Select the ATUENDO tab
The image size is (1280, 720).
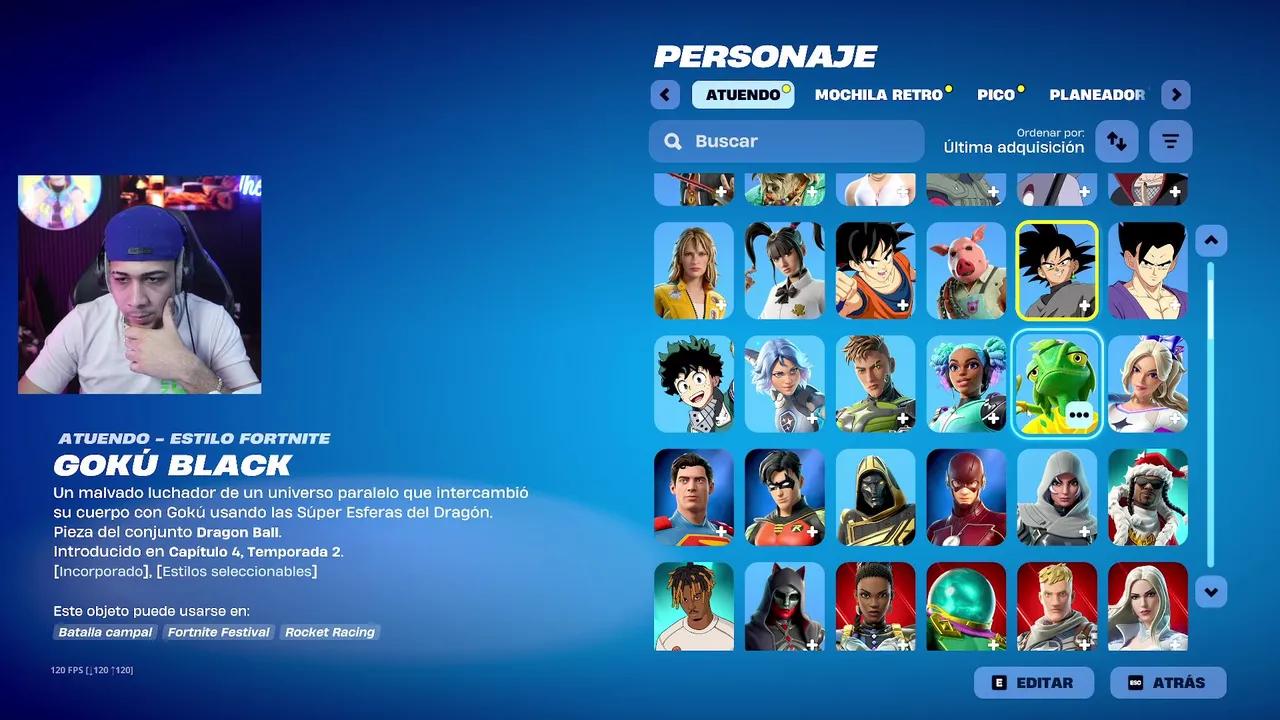[743, 94]
